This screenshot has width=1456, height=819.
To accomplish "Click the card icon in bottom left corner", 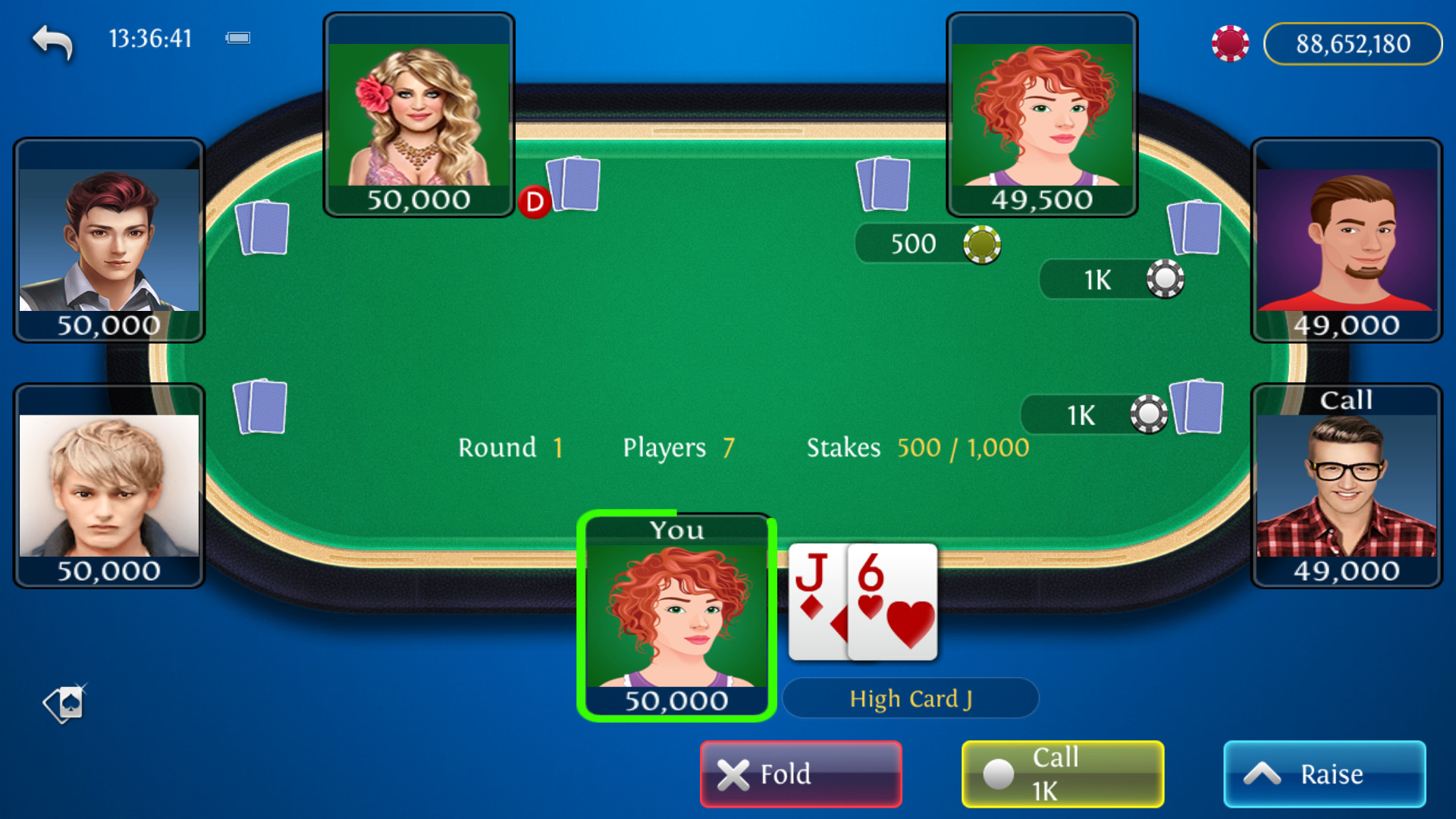I will pos(64,704).
